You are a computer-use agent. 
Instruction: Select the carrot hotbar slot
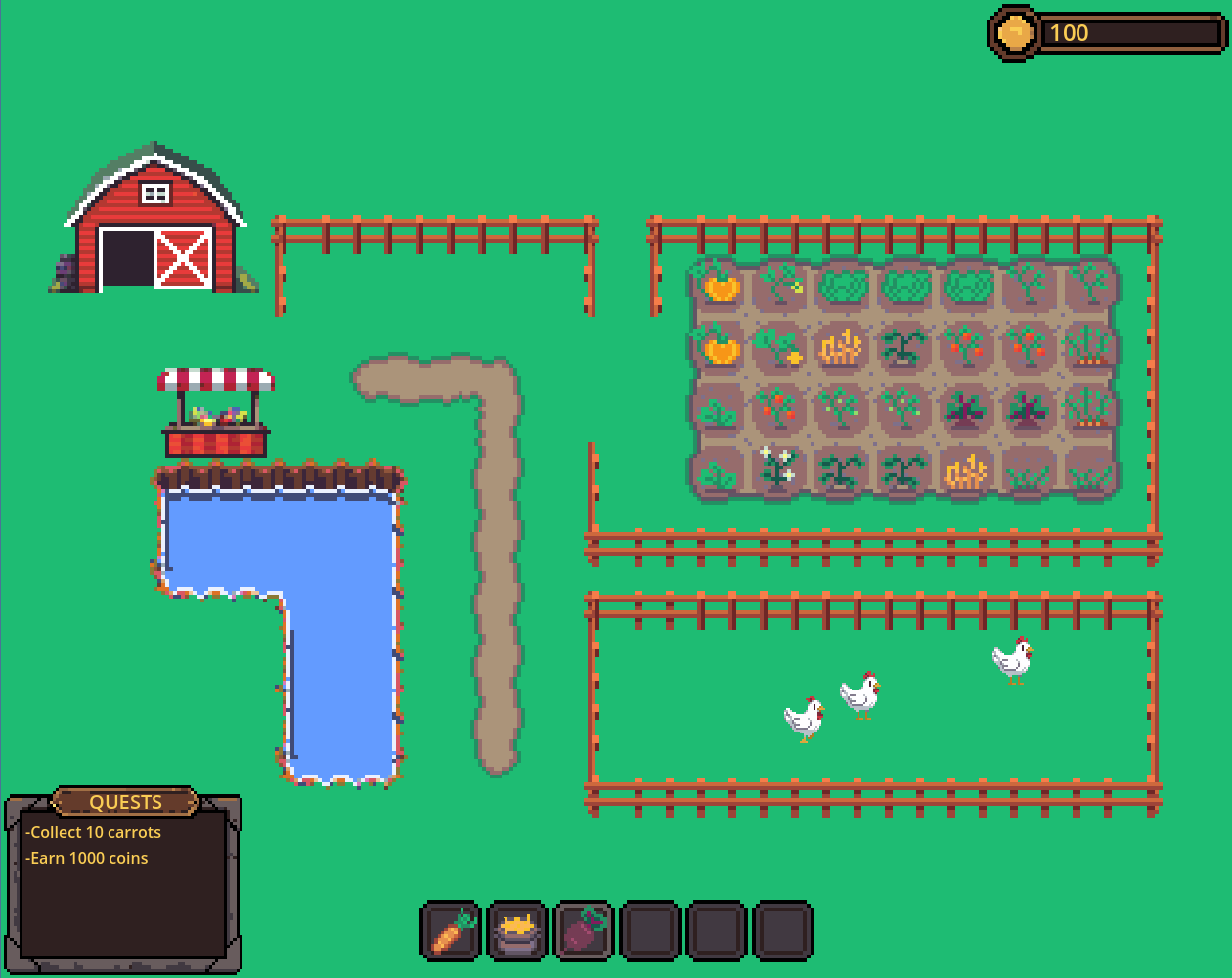(452, 930)
